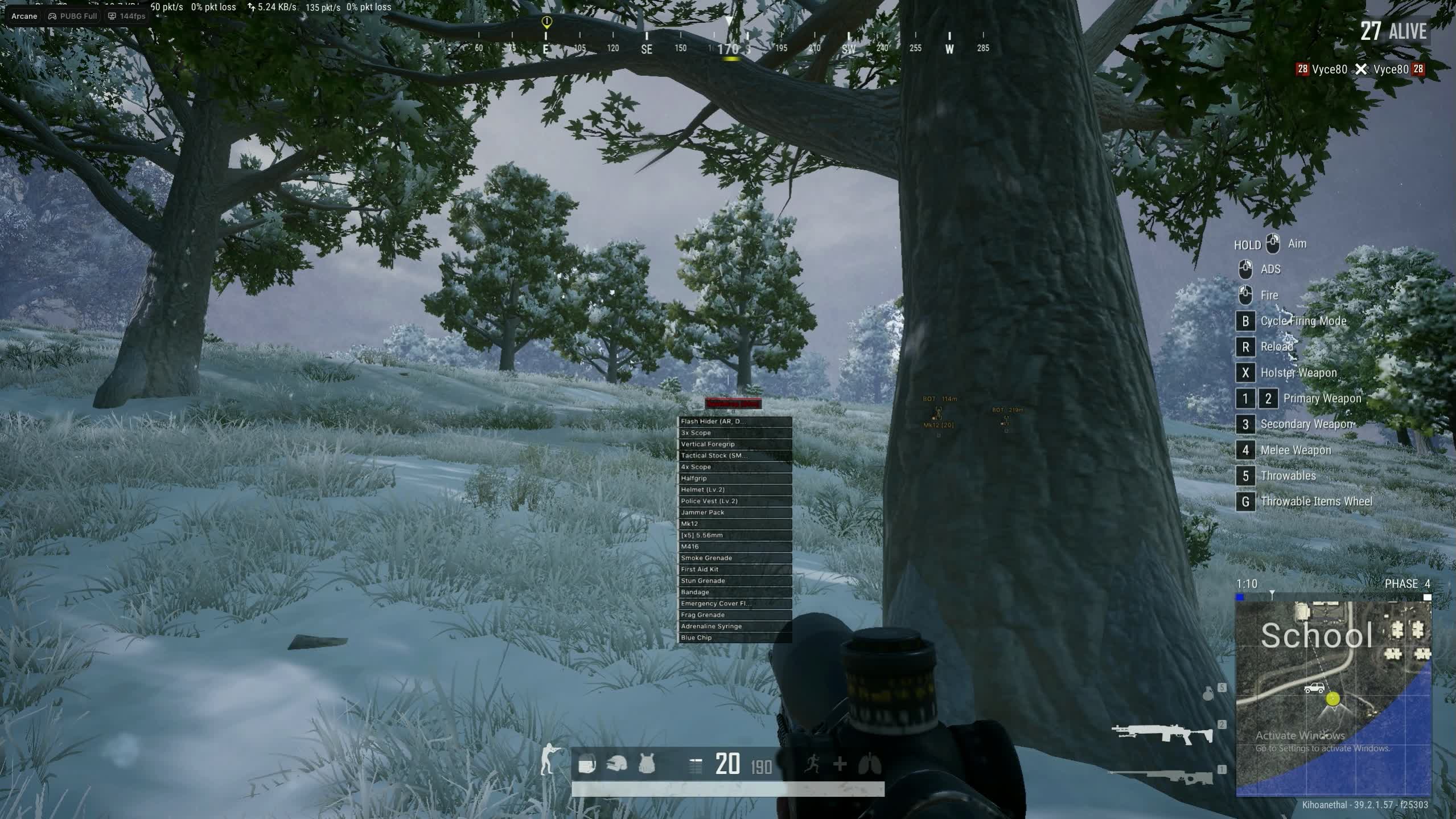The width and height of the screenshot is (1456, 819).
Task: Toggle the Throwable Items Wheel G key hint
Action: pyautogui.click(x=1246, y=501)
